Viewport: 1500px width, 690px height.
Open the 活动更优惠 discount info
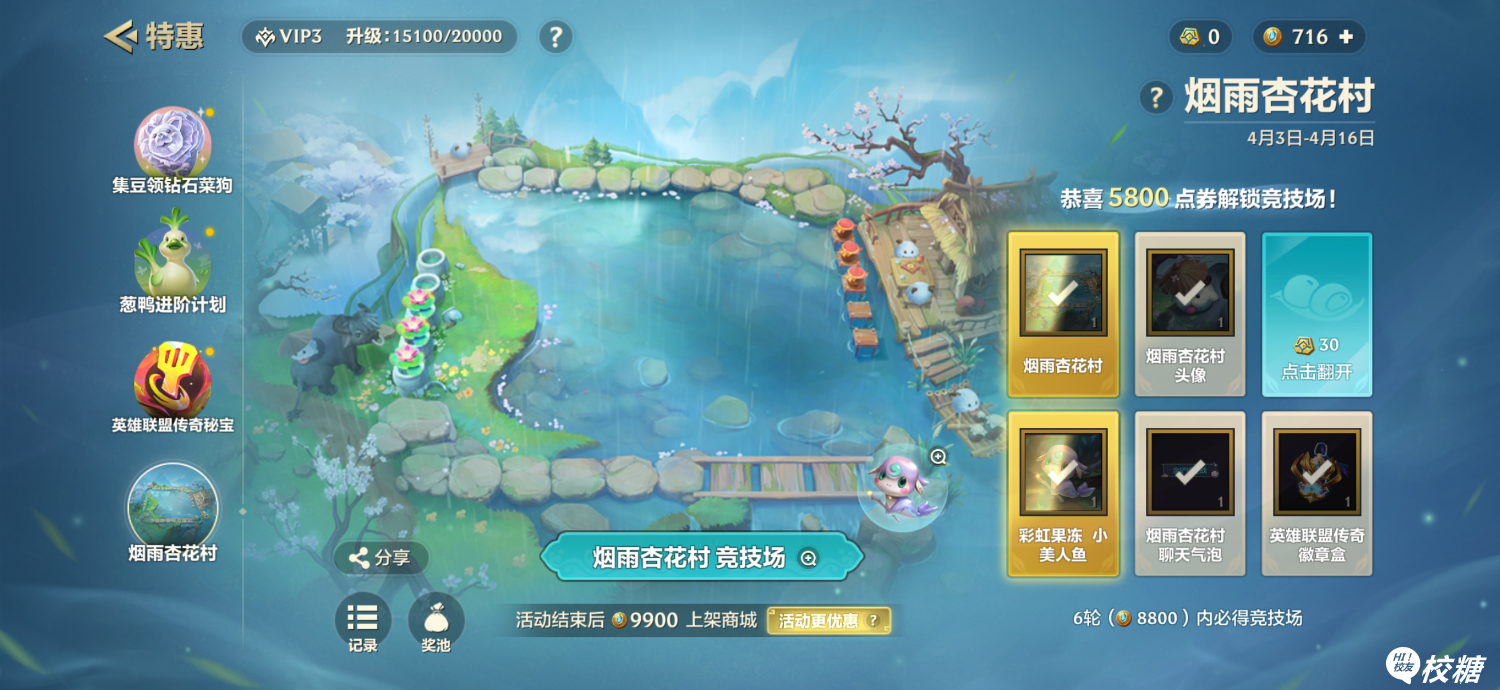[x=828, y=621]
